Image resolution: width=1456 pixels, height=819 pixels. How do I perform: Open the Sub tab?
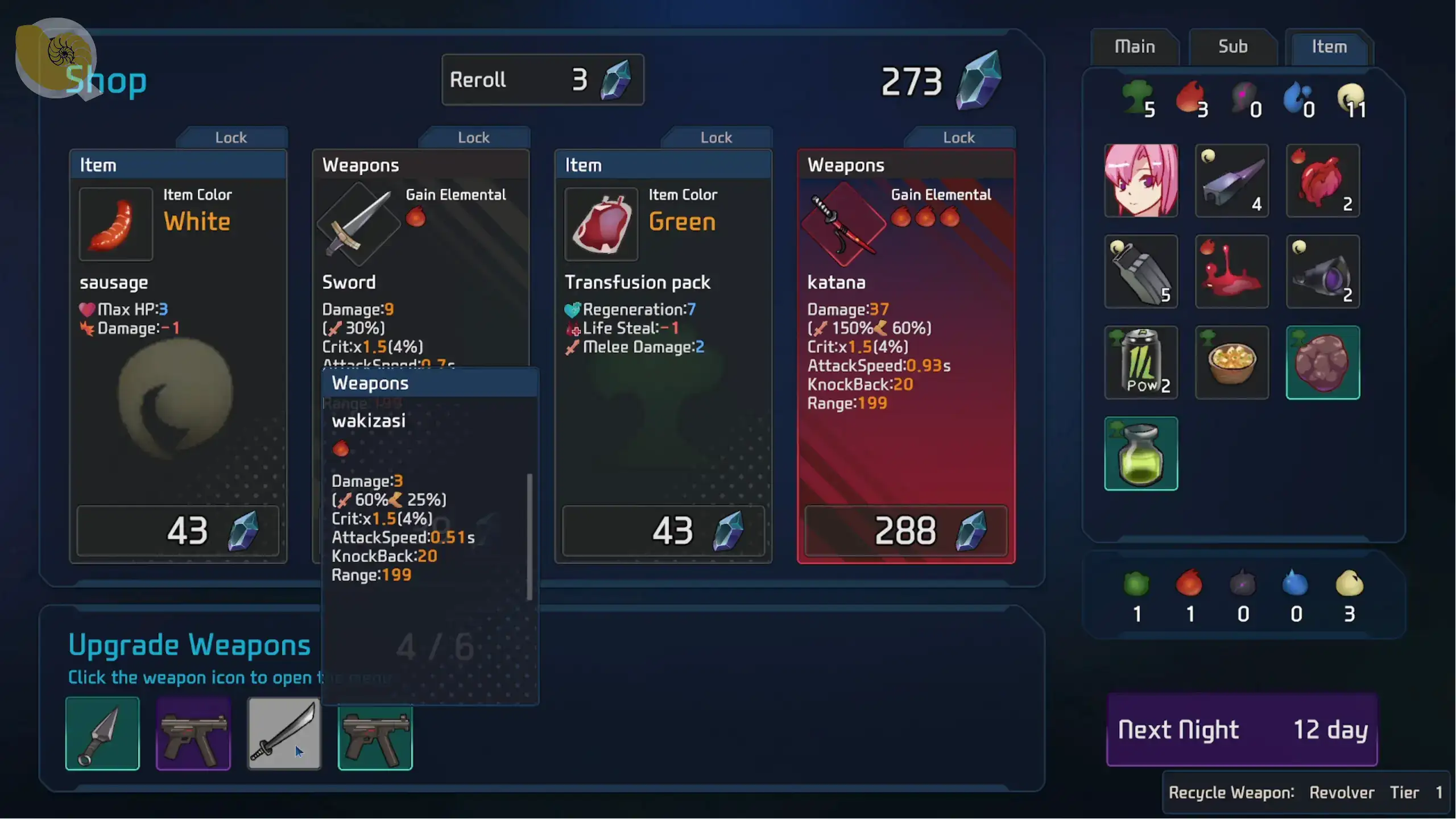pyautogui.click(x=1232, y=47)
